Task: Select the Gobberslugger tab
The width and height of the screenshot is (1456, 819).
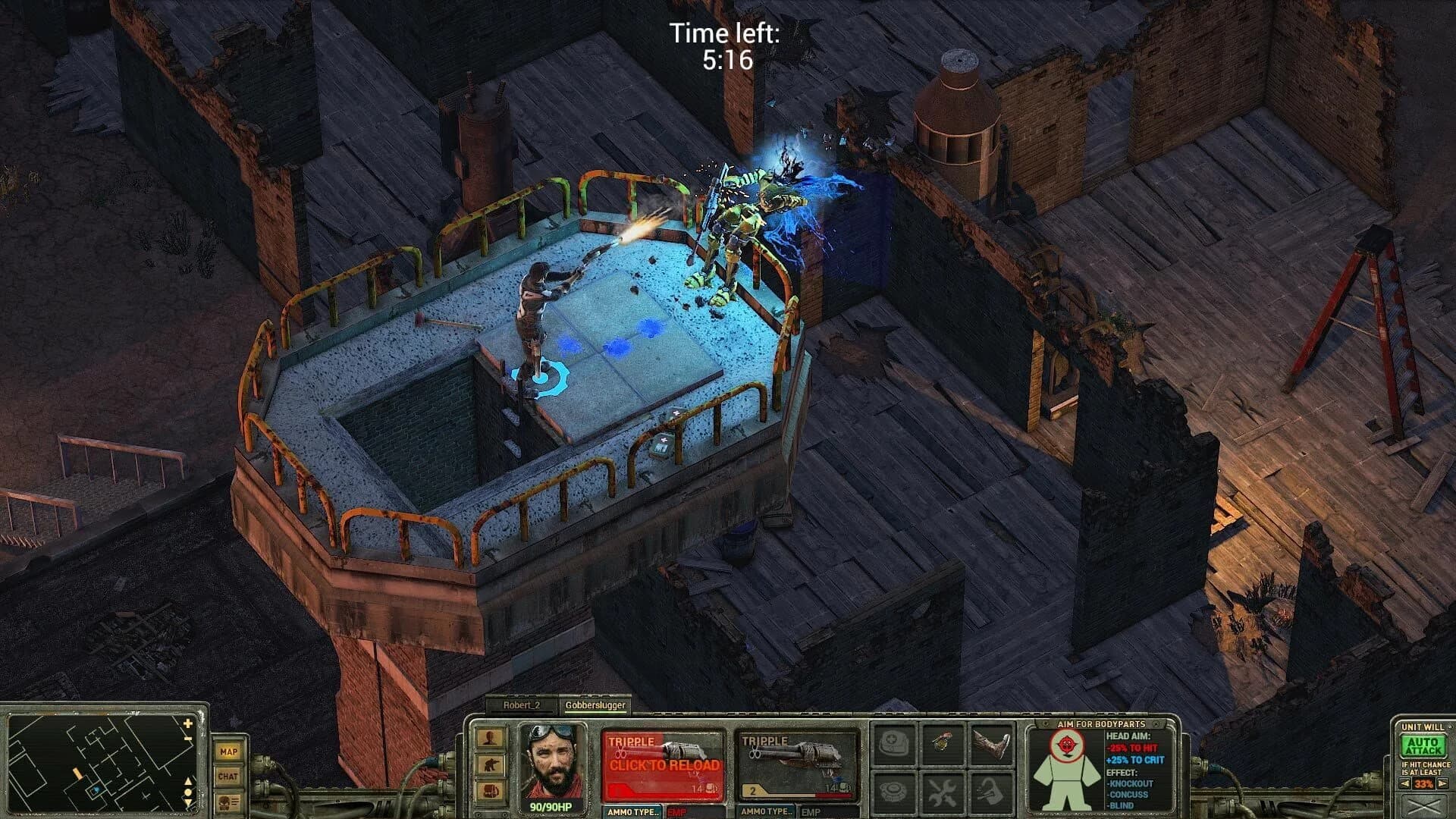Action: [x=595, y=704]
